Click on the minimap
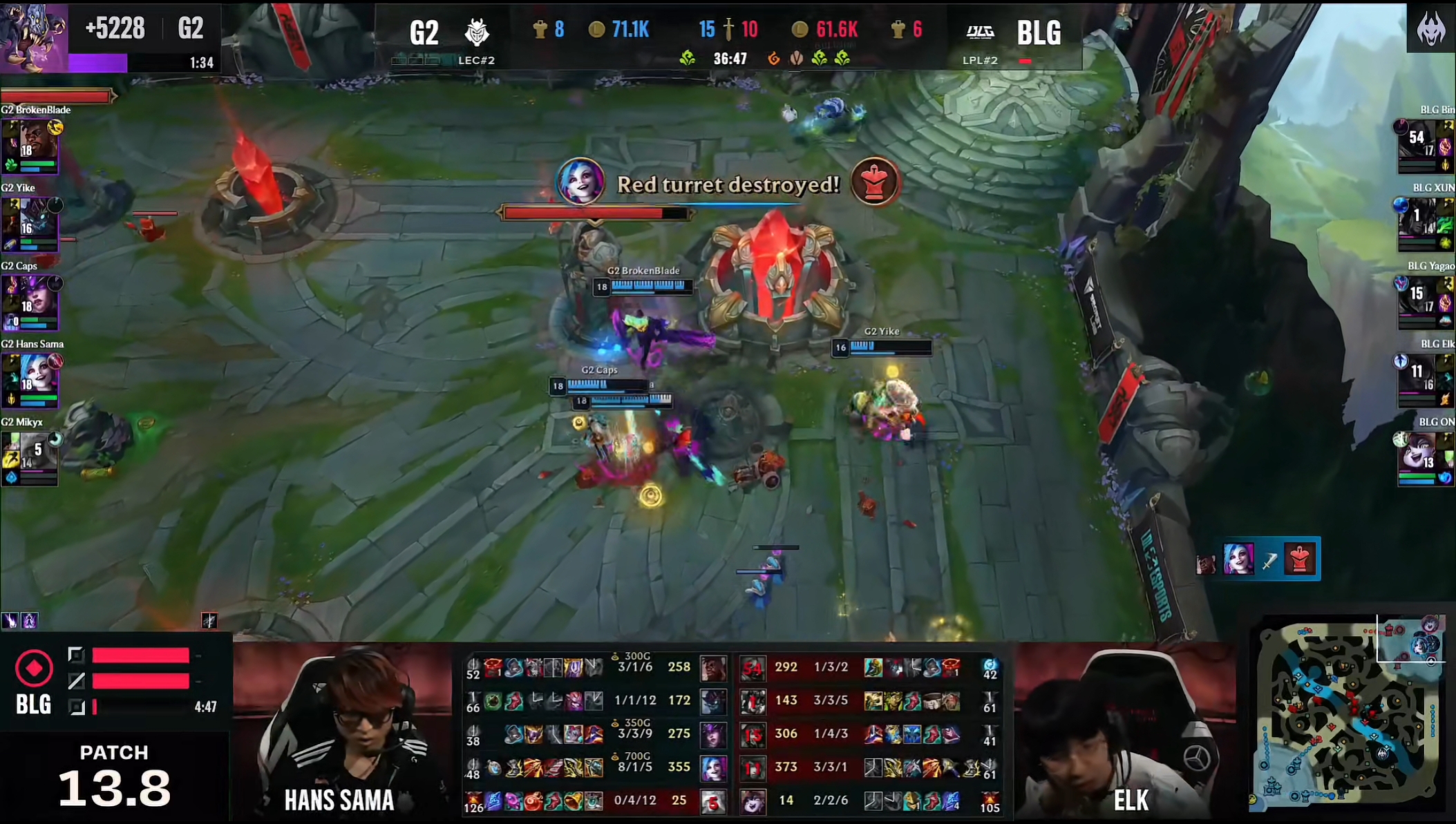The image size is (1456, 824). coord(1348,718)
